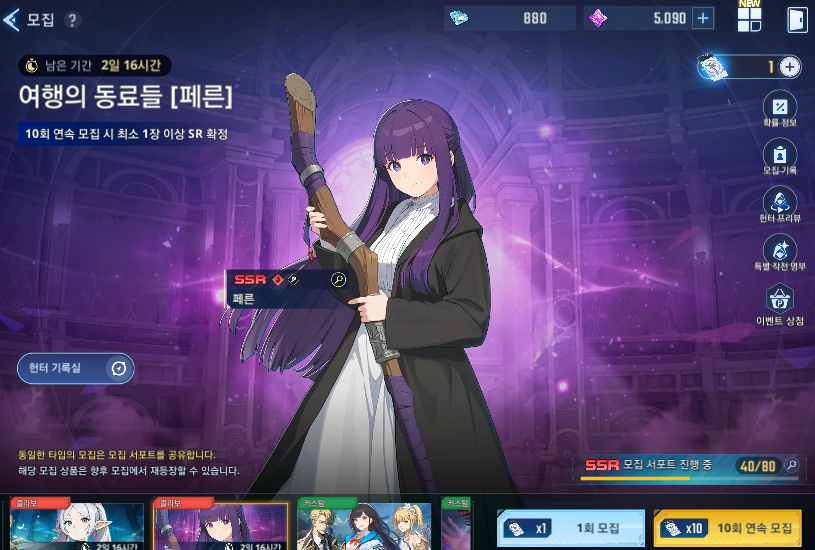815x550 pixels.
Task: Exit through the door icon
Action: point(796,20)
